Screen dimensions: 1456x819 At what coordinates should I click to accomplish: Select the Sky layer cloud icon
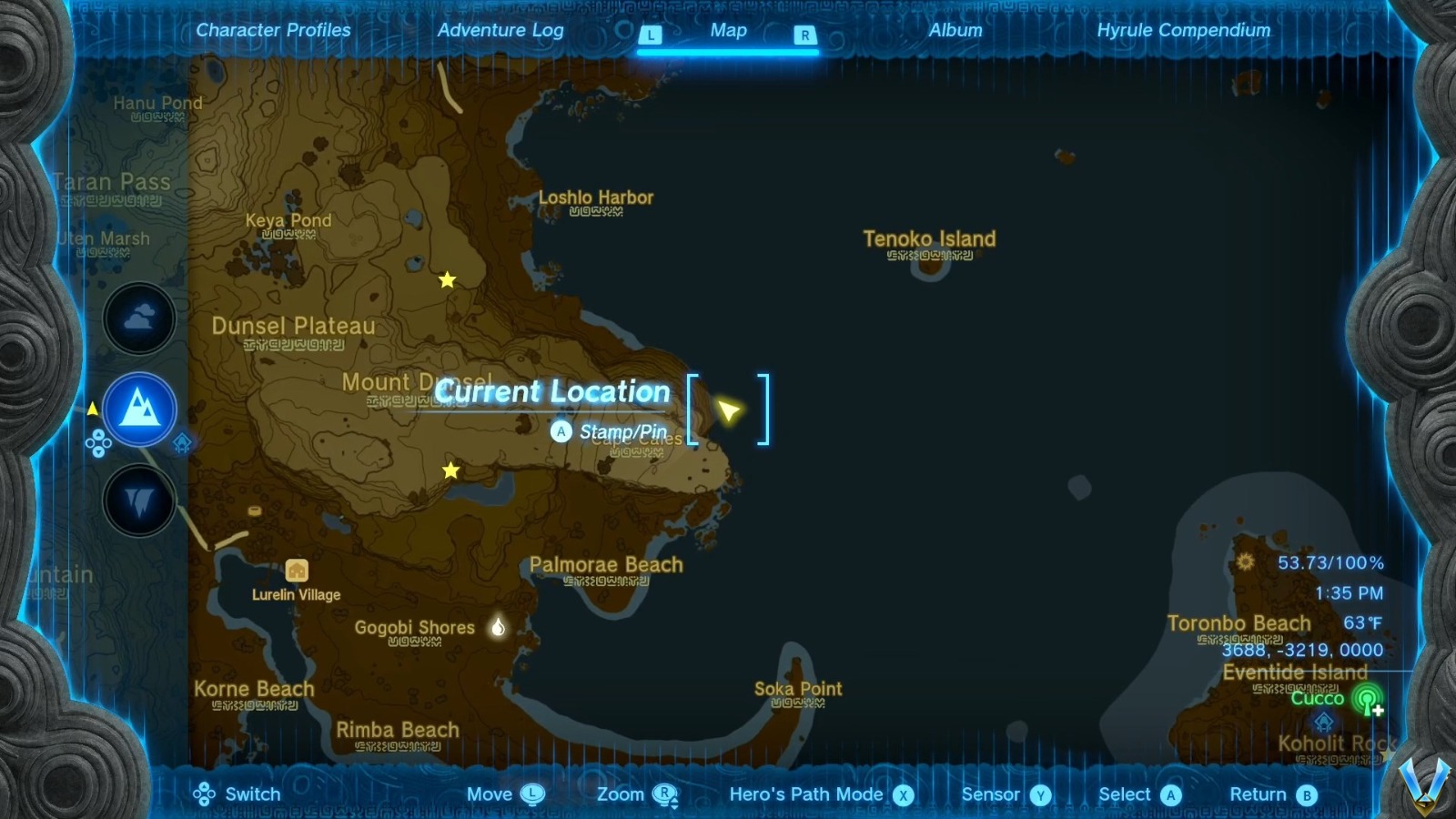[138, 317]
